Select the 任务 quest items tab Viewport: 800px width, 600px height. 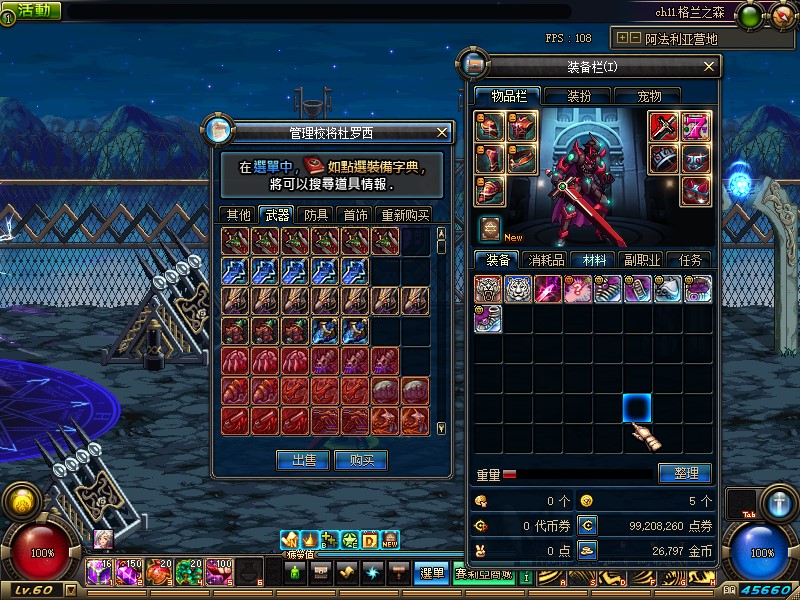(690, 259)
